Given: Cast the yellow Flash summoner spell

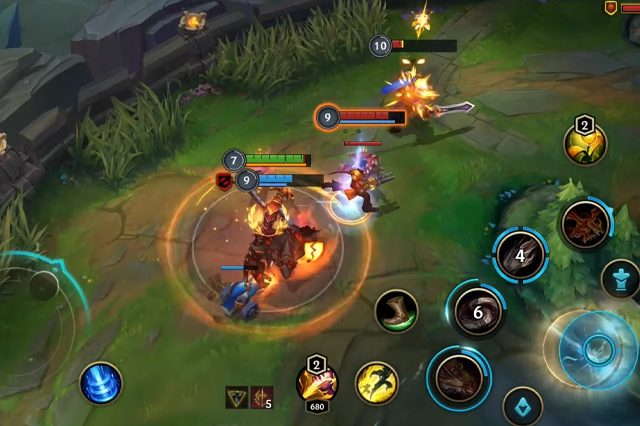Looking at the screenshot, I should coord(377,383).
